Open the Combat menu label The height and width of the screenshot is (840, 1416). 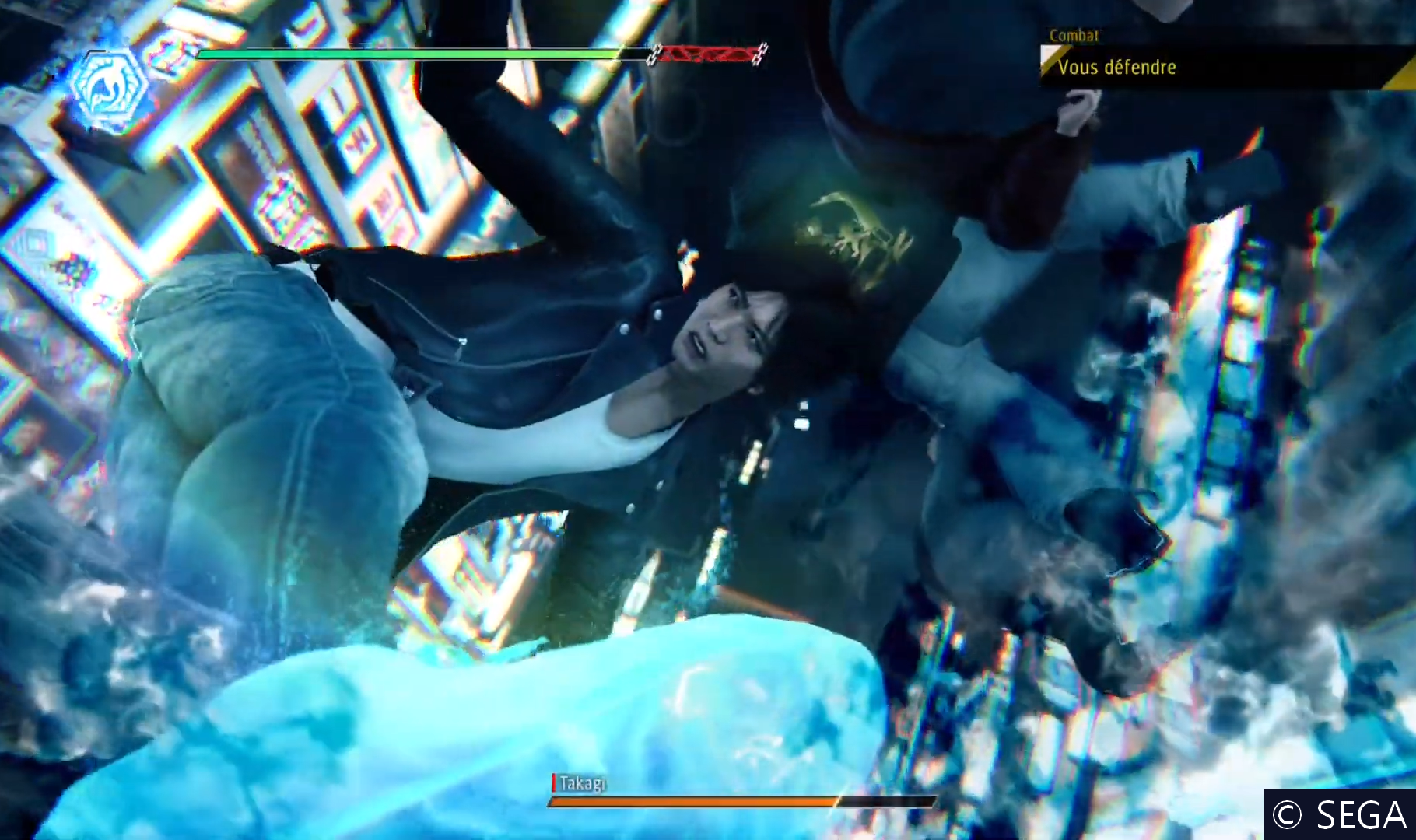1074,36
